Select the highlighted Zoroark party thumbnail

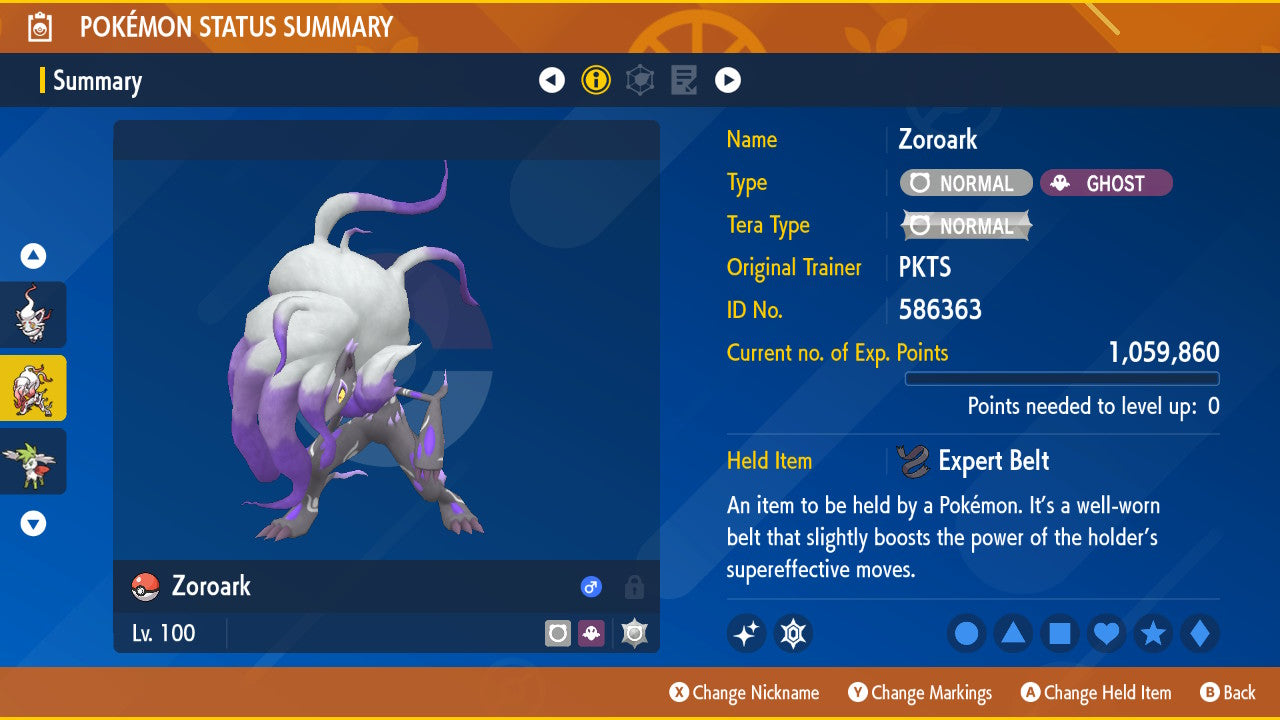(x=33, y=388)
